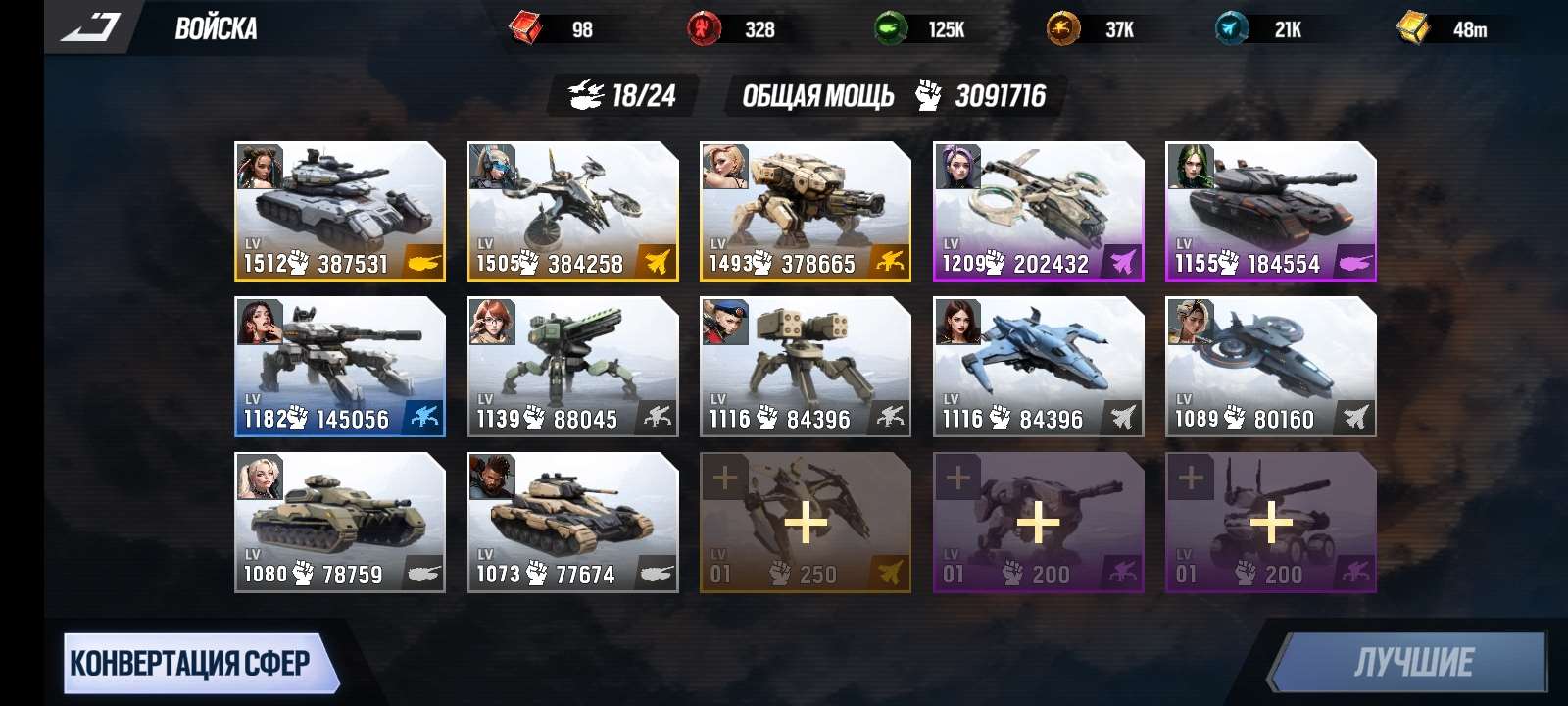Click the green tank resource icon
1568x706 pixels.
pyautogui.click(x=890, y=28)
